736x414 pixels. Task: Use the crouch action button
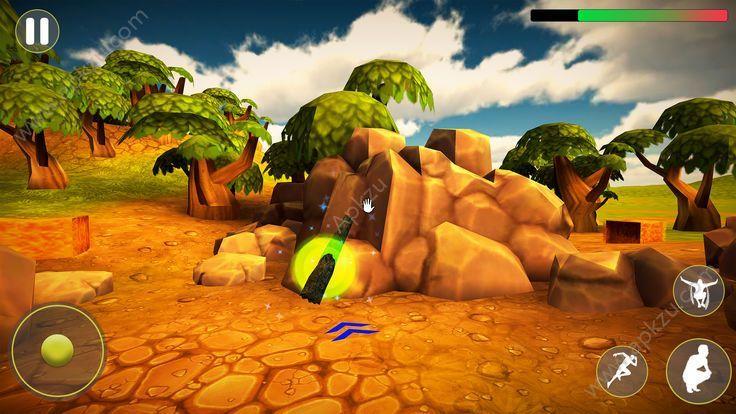click(x=695, y=369)
